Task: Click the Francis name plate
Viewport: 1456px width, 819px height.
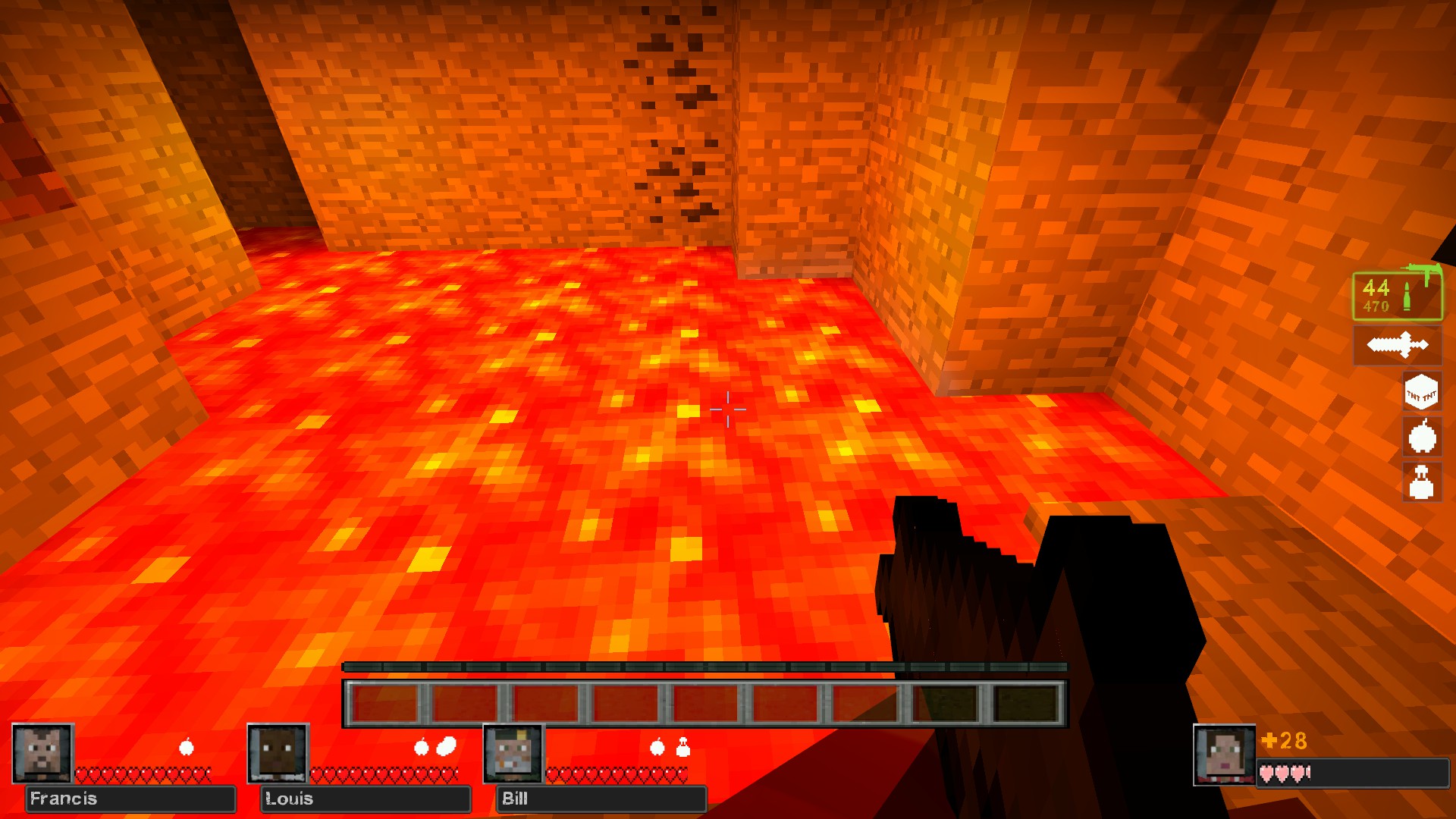Action: click(x=130, y=799)
